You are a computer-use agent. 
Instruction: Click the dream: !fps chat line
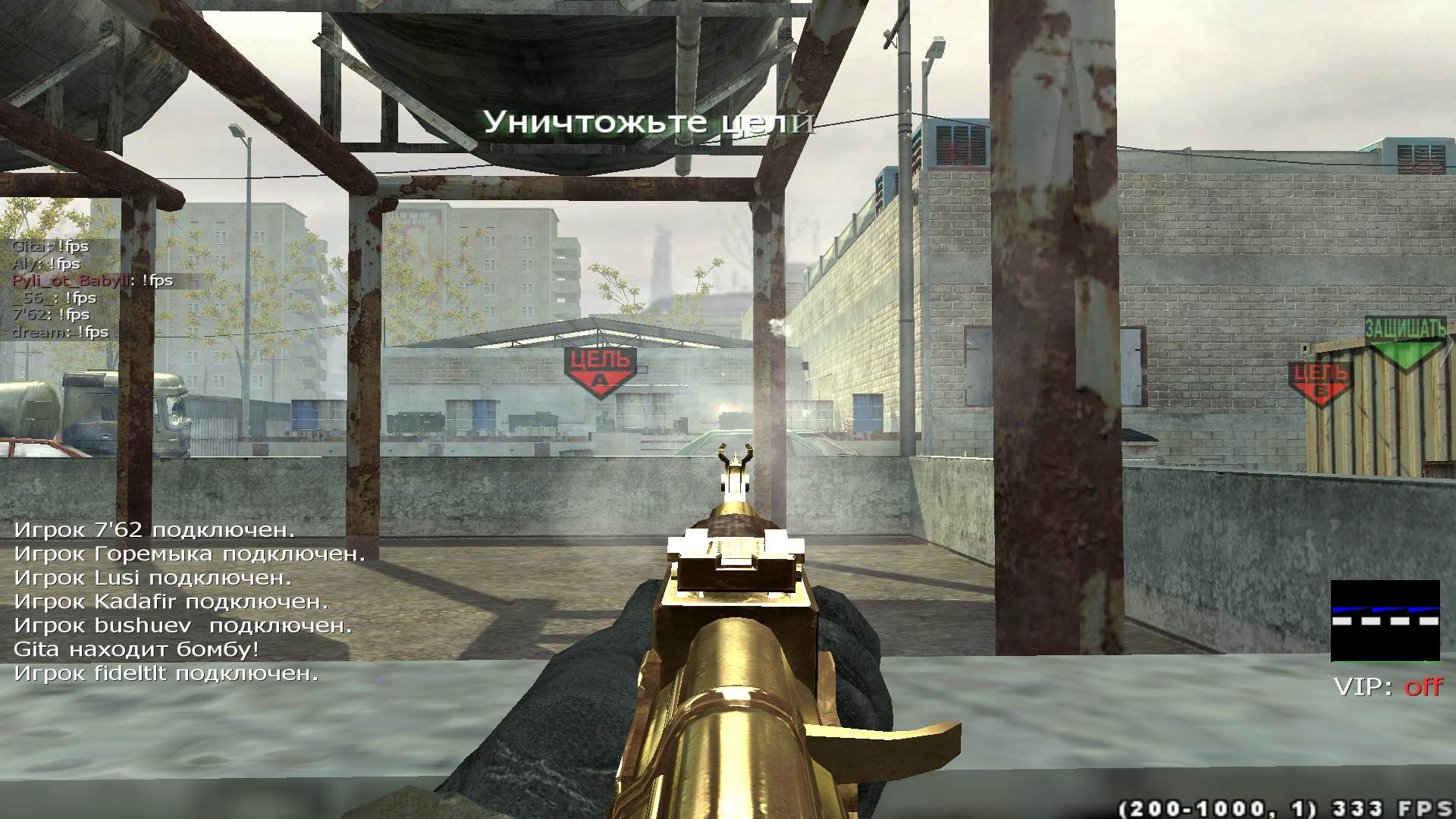pyautogui.click(x=61, y=332)
